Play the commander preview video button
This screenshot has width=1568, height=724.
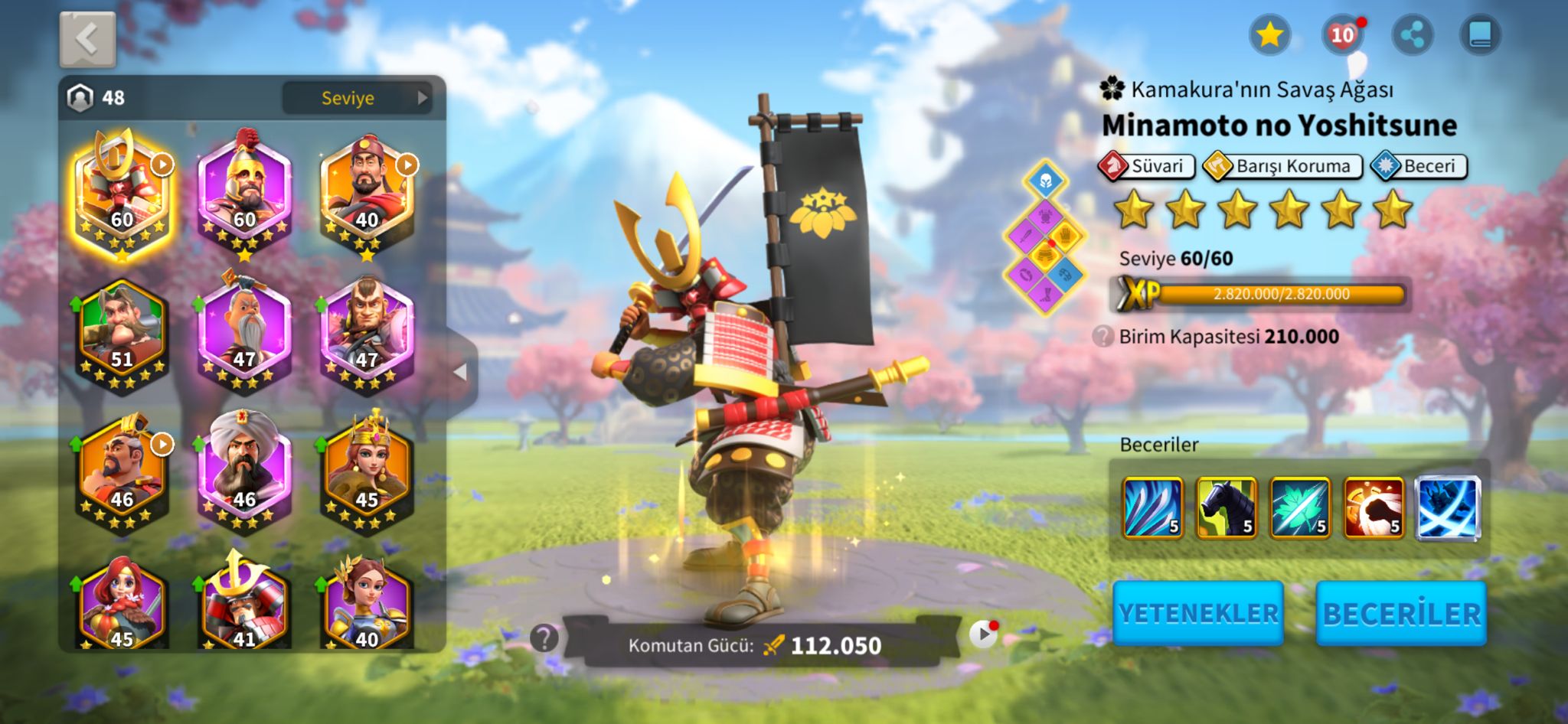983,634
